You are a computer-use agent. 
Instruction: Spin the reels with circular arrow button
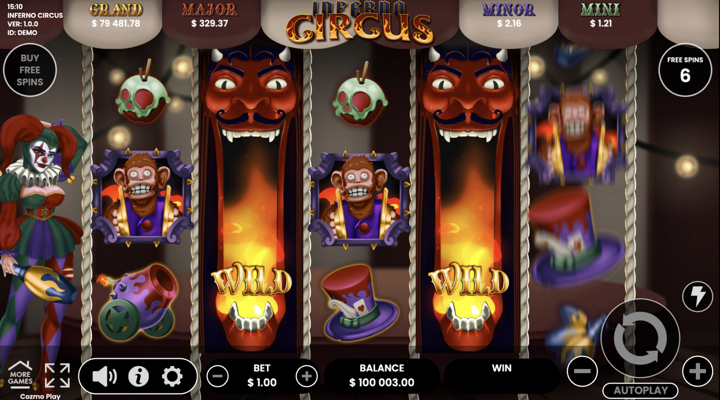click(x=640, y=339)
